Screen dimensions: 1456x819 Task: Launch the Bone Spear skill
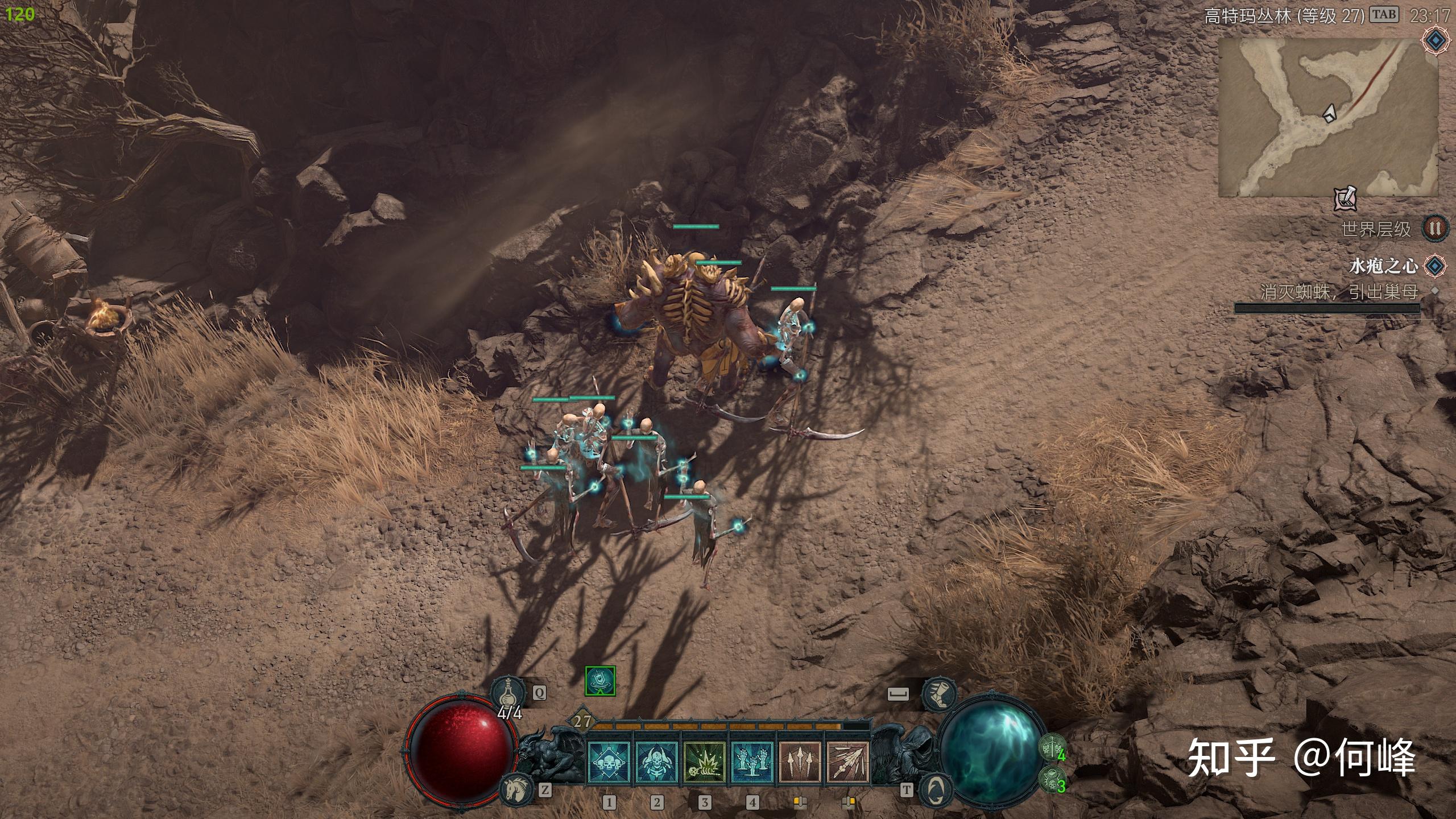click(848, 762)
